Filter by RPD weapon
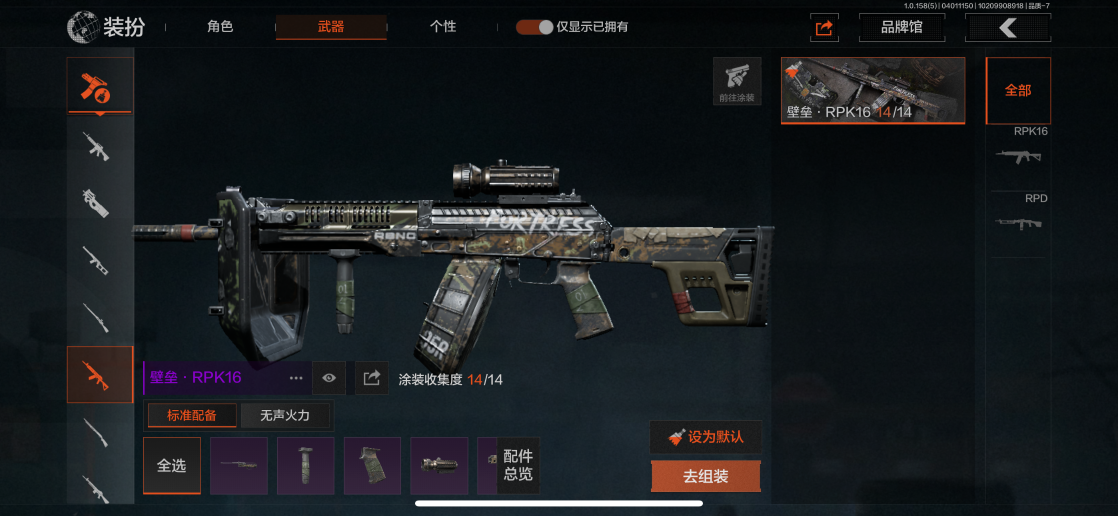 pos(1018,217)
